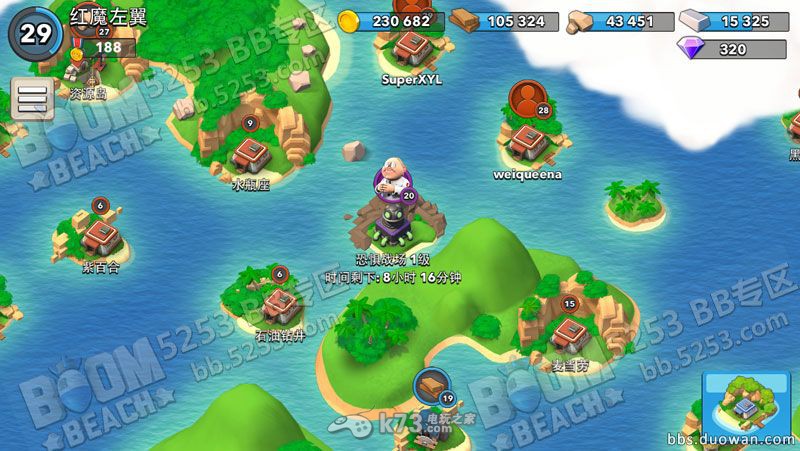Tap the level 19 wooden crate marker
The width and height of the screenshot is (800, 451).
pyautogui.click(x=431, y=386)
